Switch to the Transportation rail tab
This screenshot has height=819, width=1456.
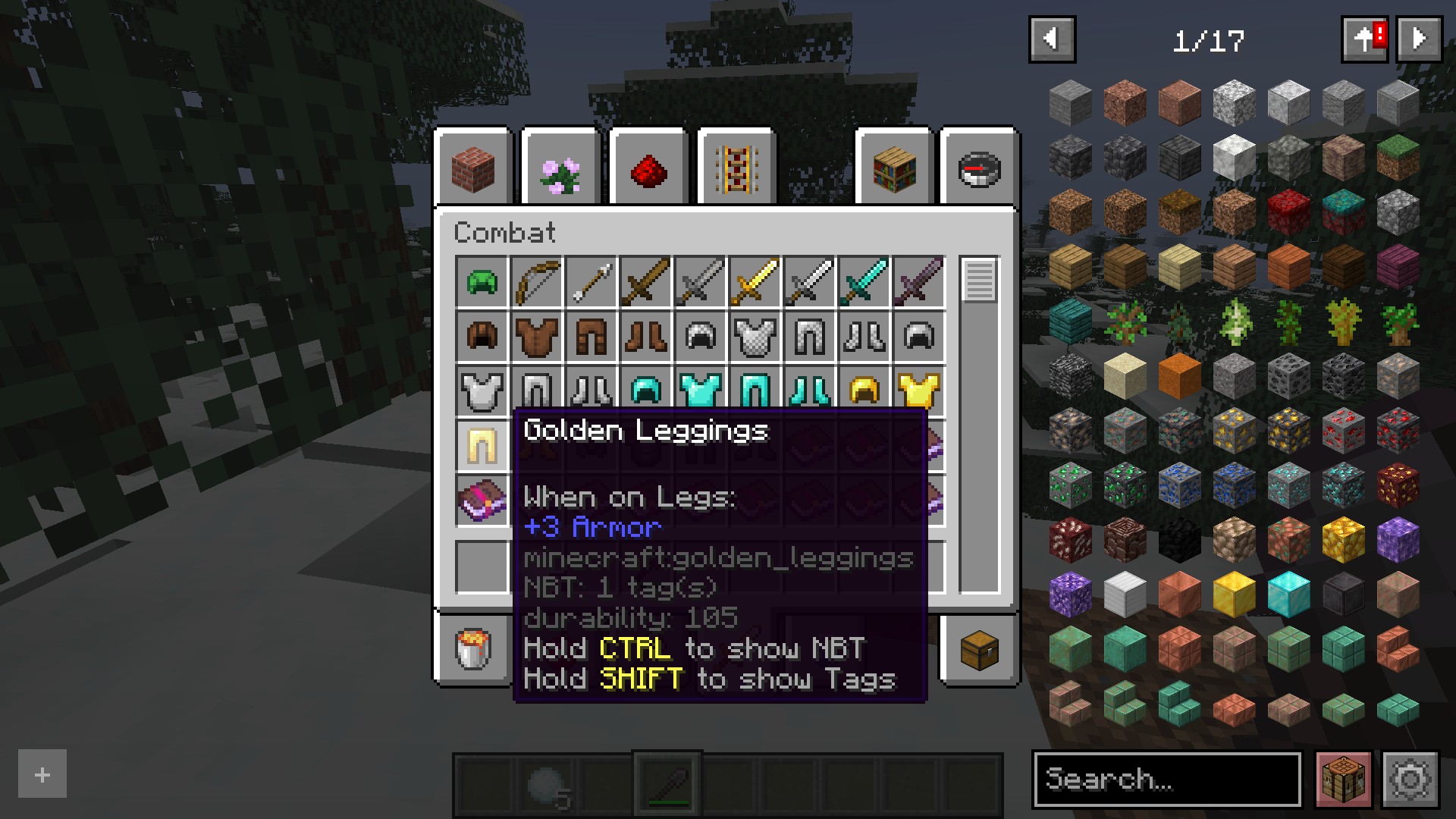click(736, 170)
